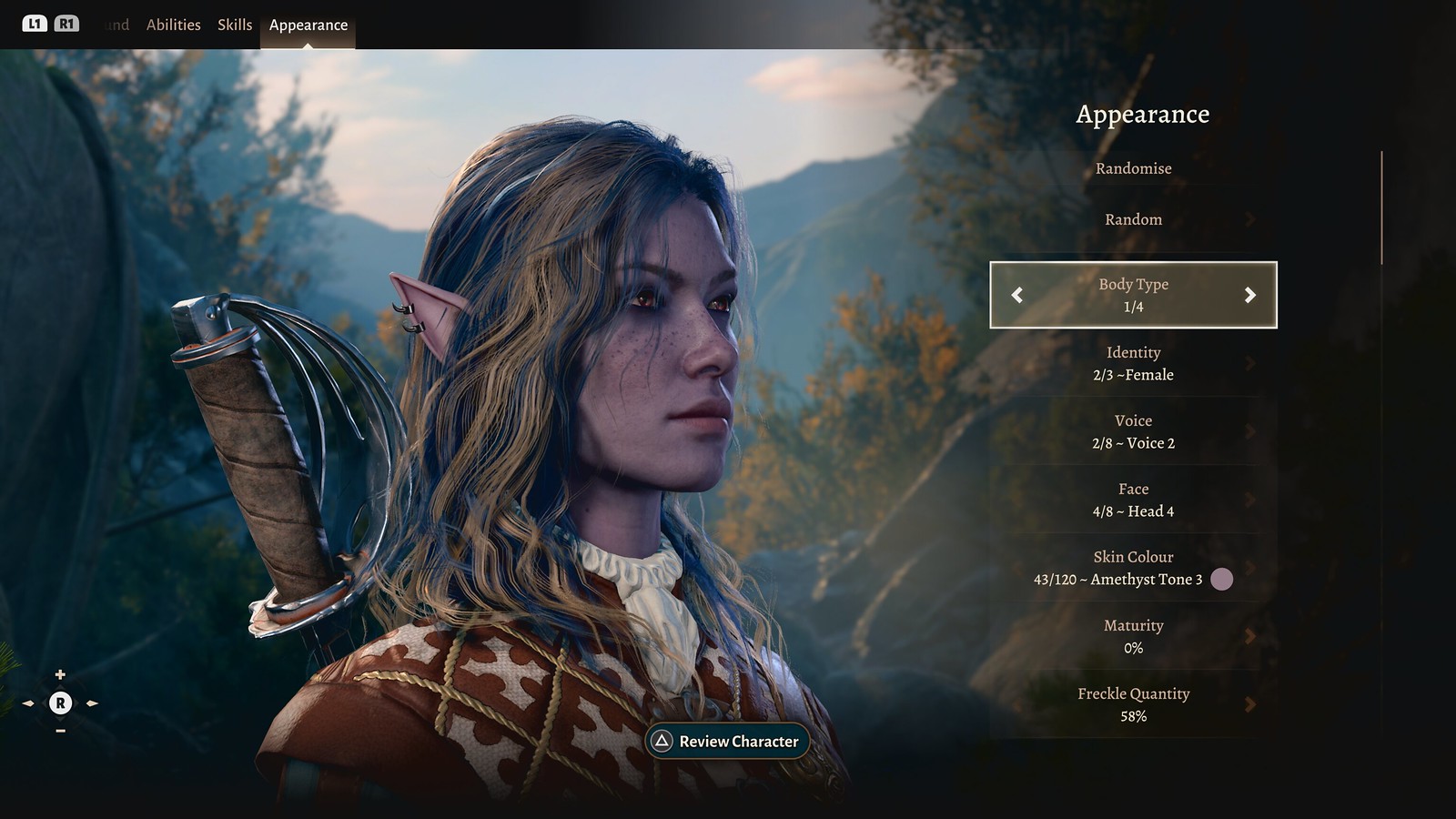
Task: Click Review Character to finalize
Action: pos(727,741)
